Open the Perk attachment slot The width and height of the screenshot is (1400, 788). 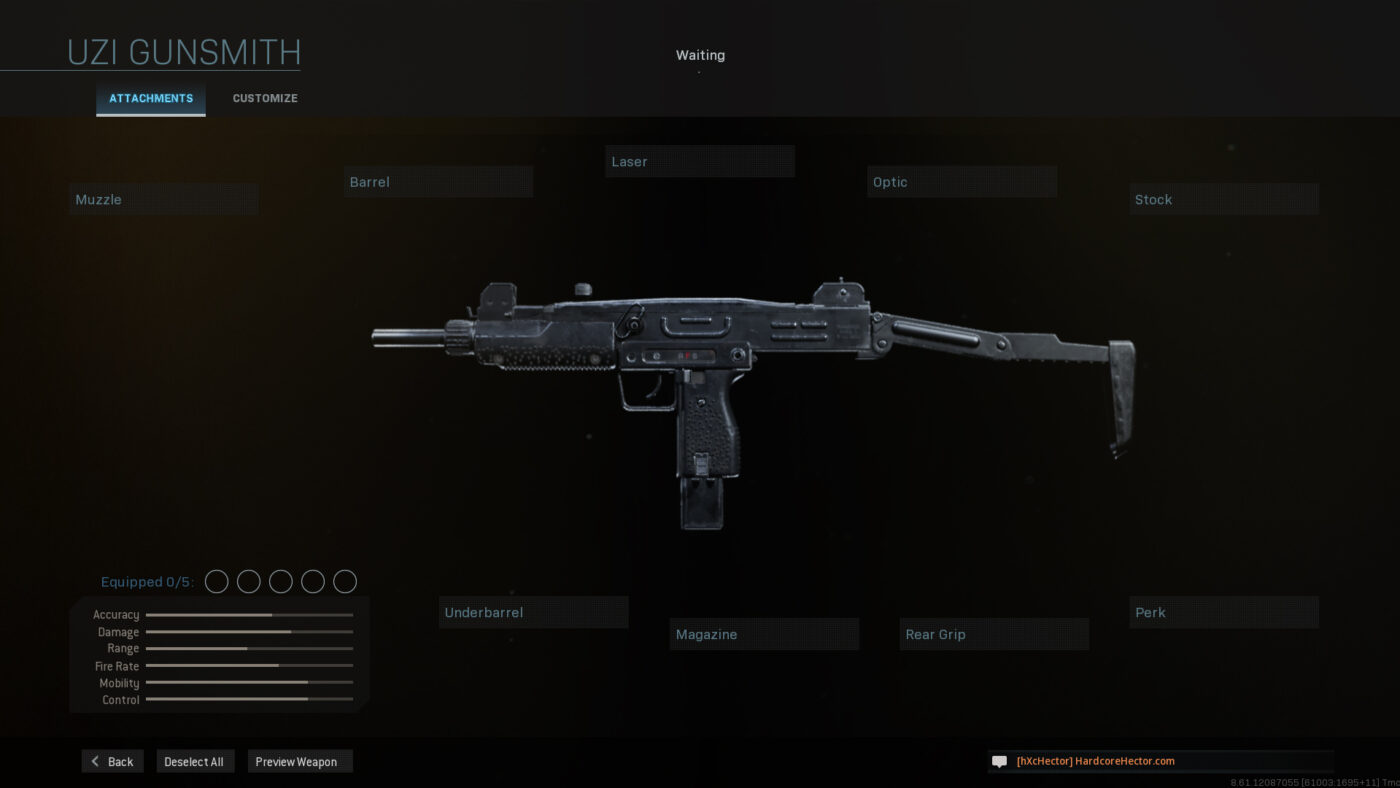tap(1224, 612)
